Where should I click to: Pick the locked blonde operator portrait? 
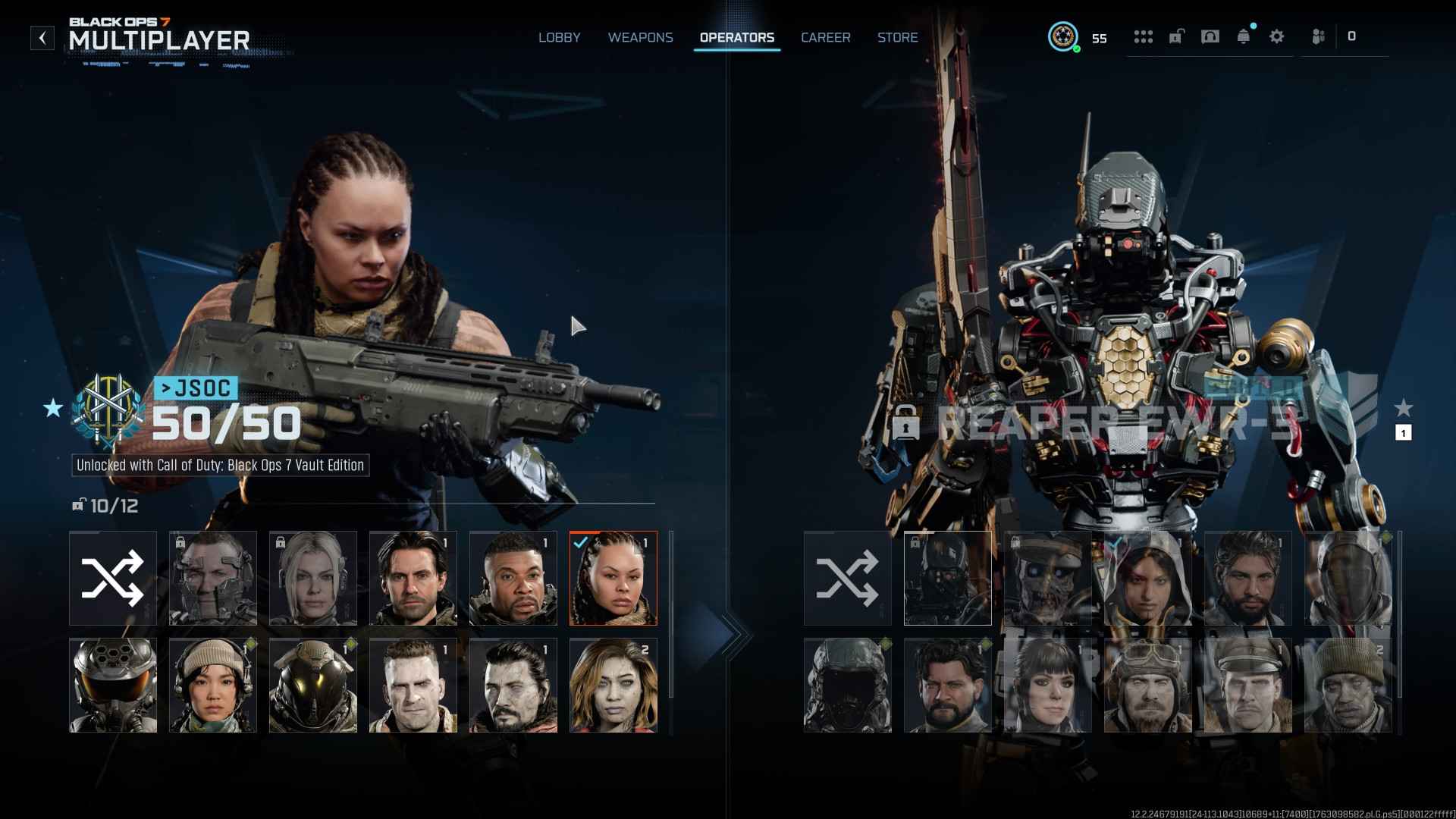click(312, 578)
